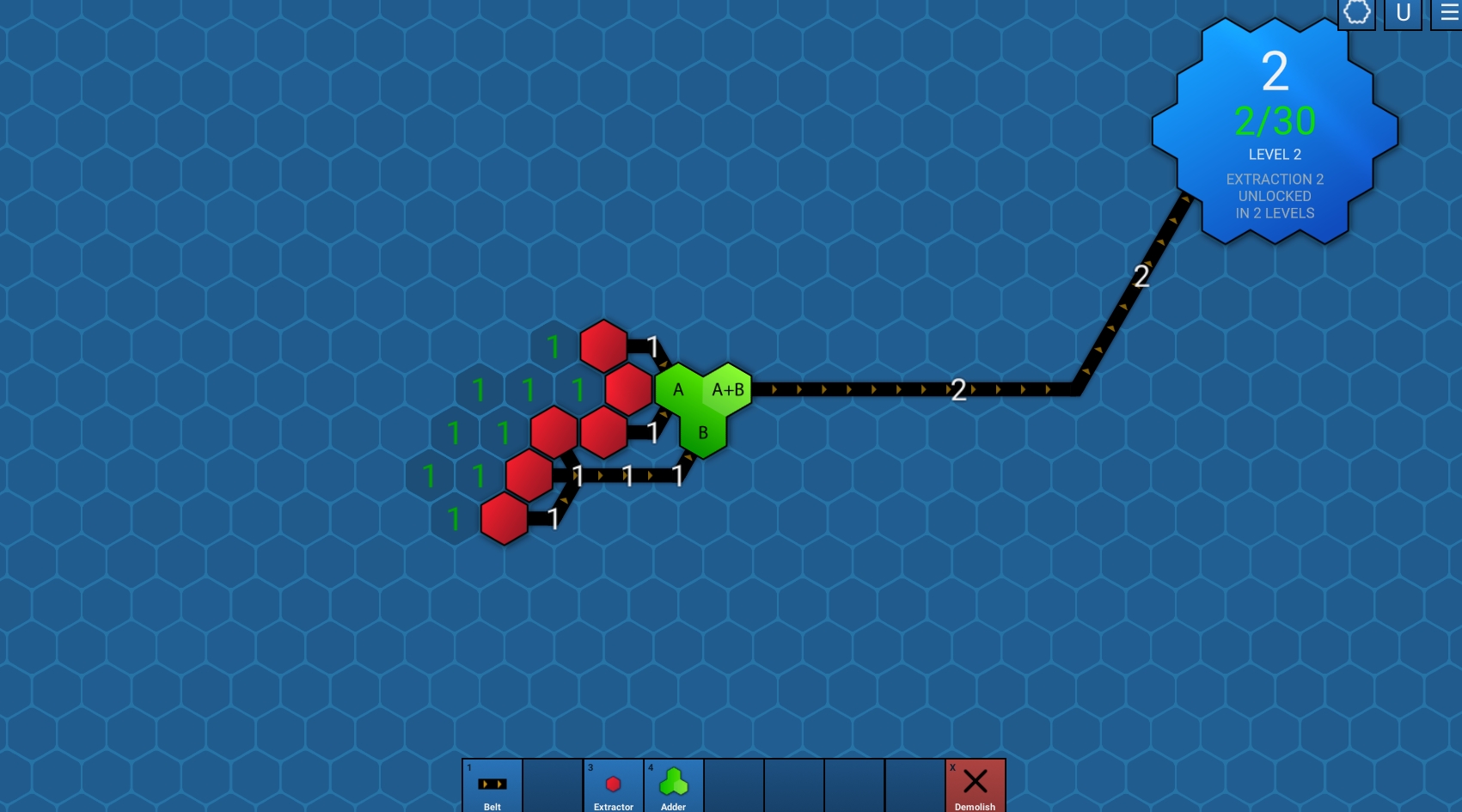Click the jagged hexagon hub icon button
The height and width of the screenshot is (812, 1462).
[1356, 14]
